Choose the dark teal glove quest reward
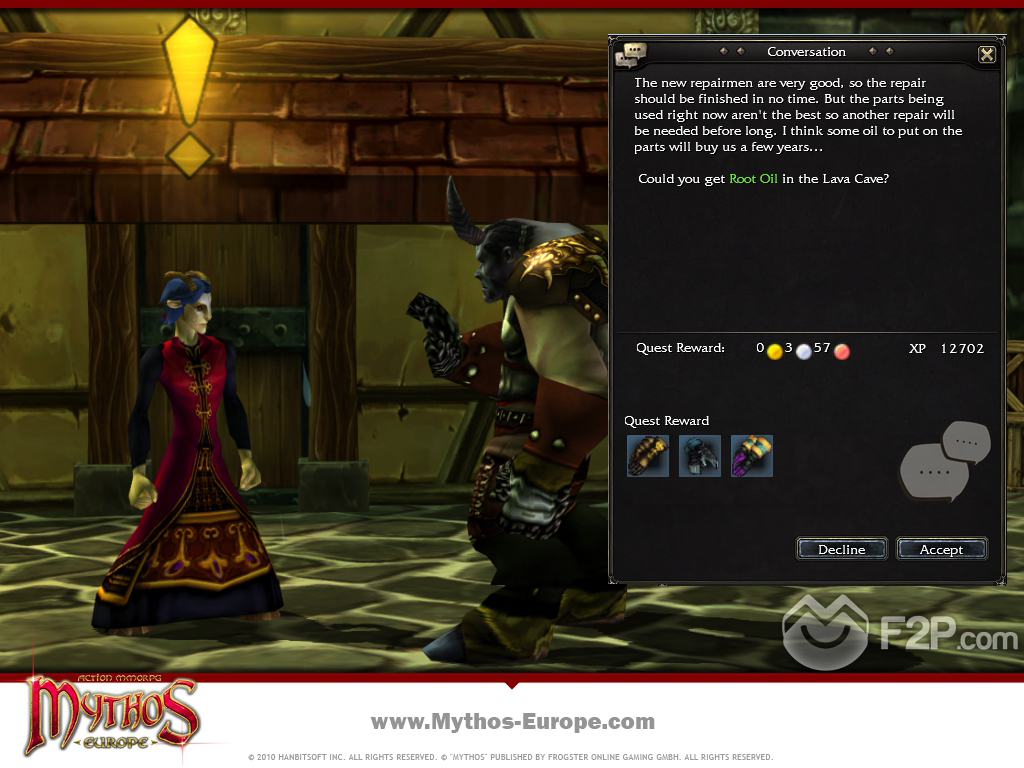 pos(700,456)
